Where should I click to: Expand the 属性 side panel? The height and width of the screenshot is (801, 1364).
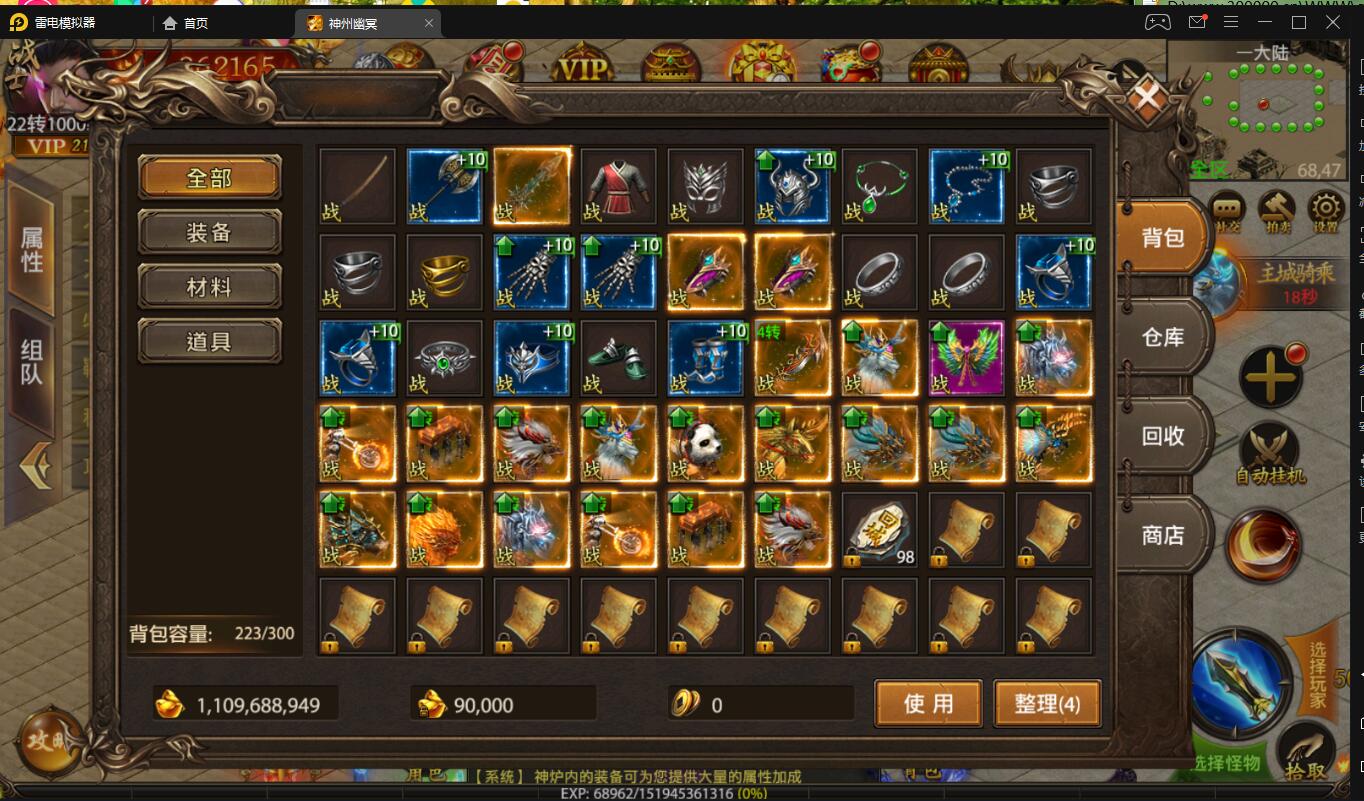[31, 245]
